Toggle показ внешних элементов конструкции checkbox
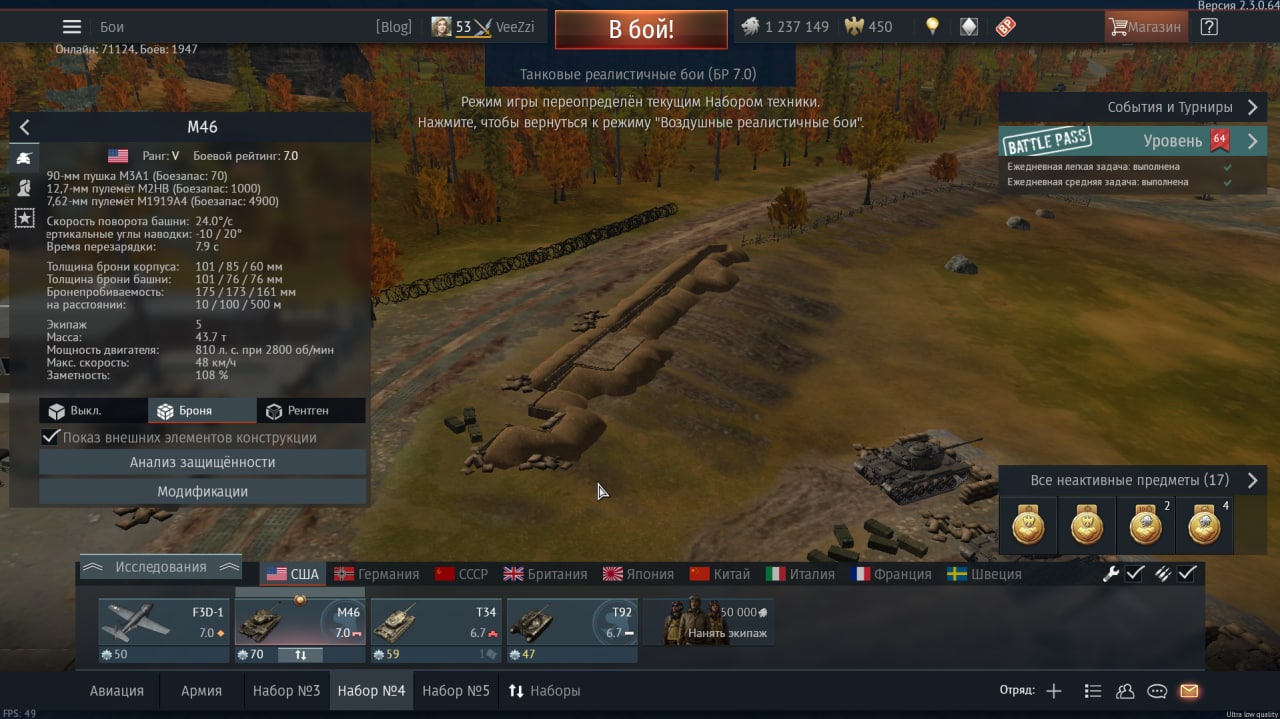1280x719 pixels. point(51,437)
